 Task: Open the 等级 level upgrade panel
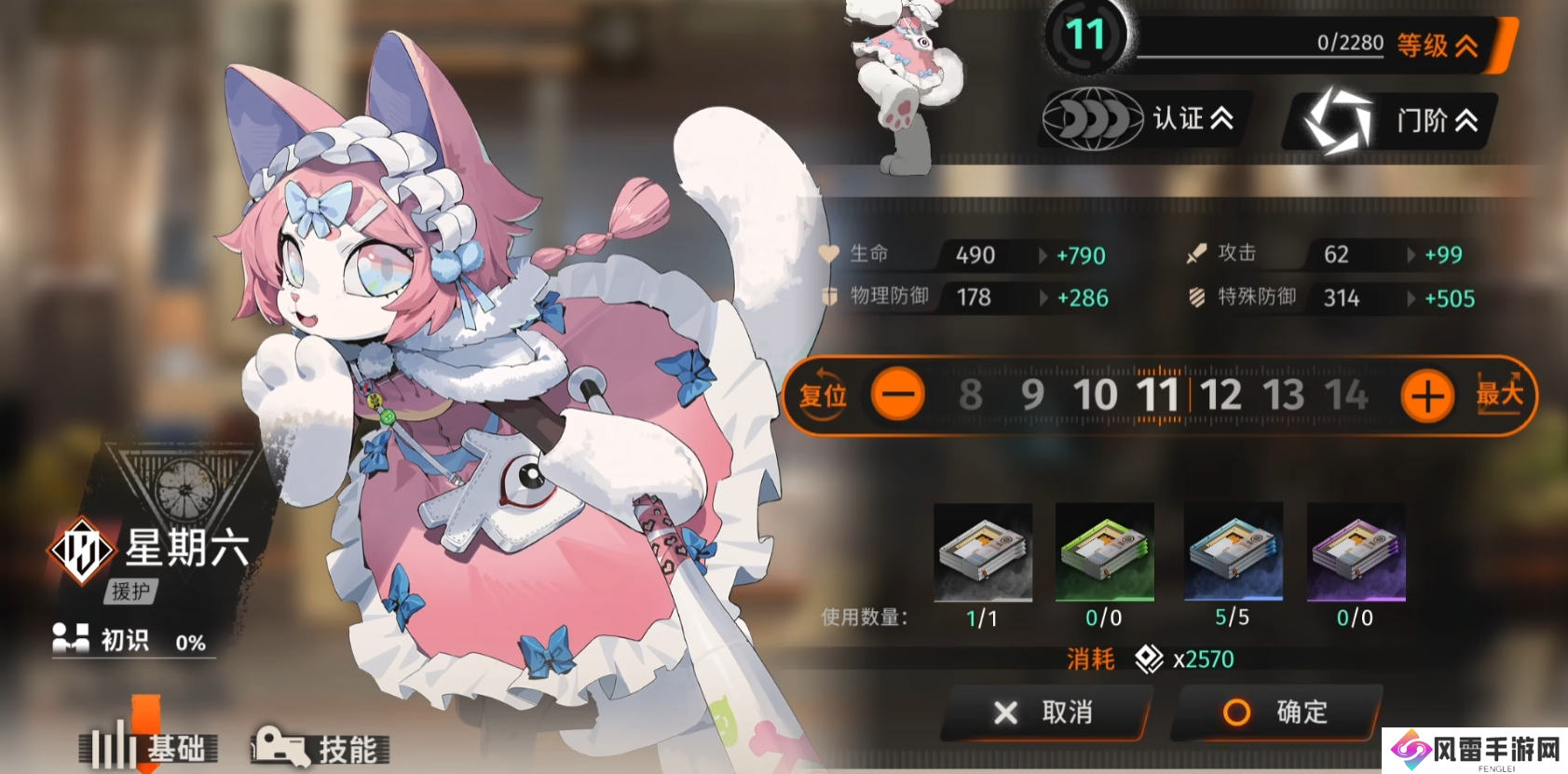[x=1438, y=44]
